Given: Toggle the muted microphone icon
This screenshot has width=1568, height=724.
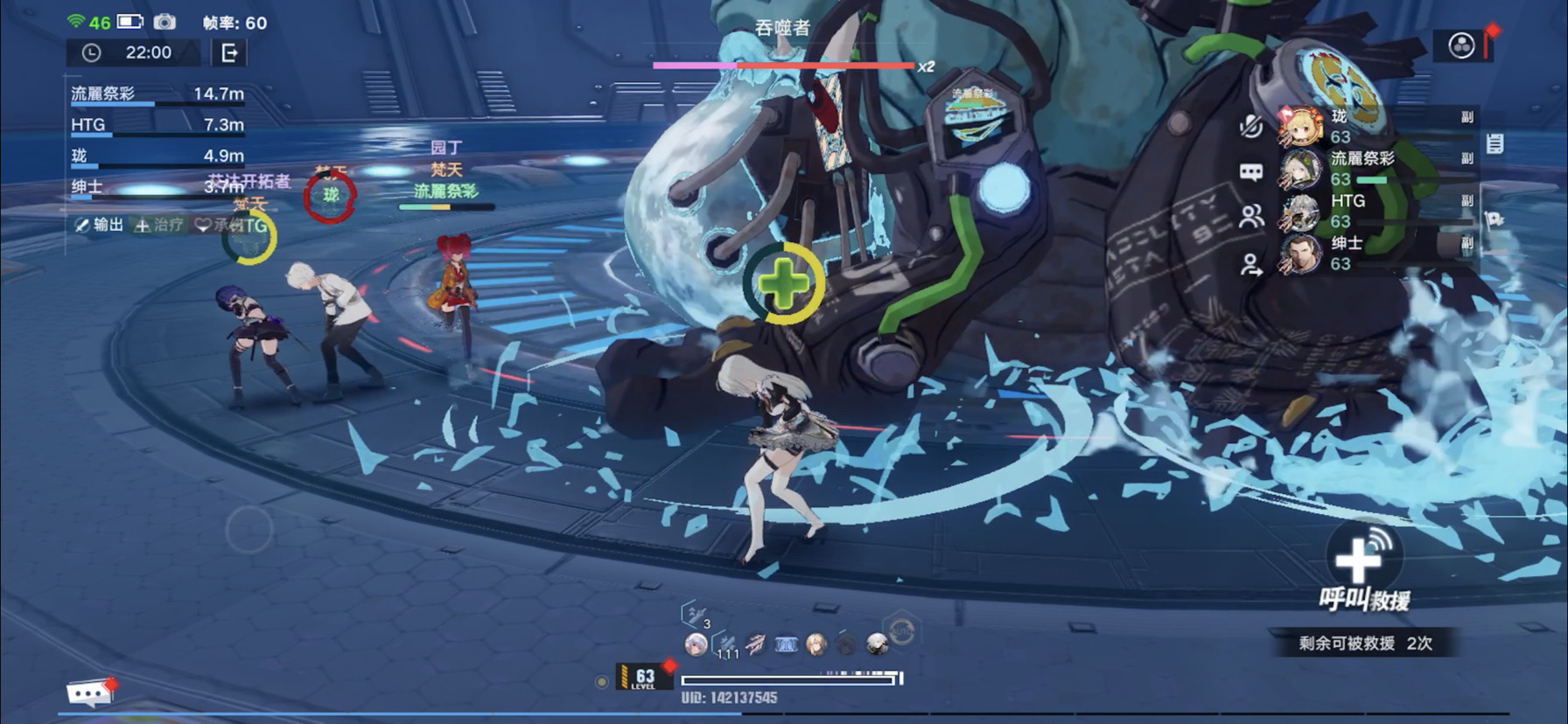Looking at the screenshot, I should [x=1251, y=128].
